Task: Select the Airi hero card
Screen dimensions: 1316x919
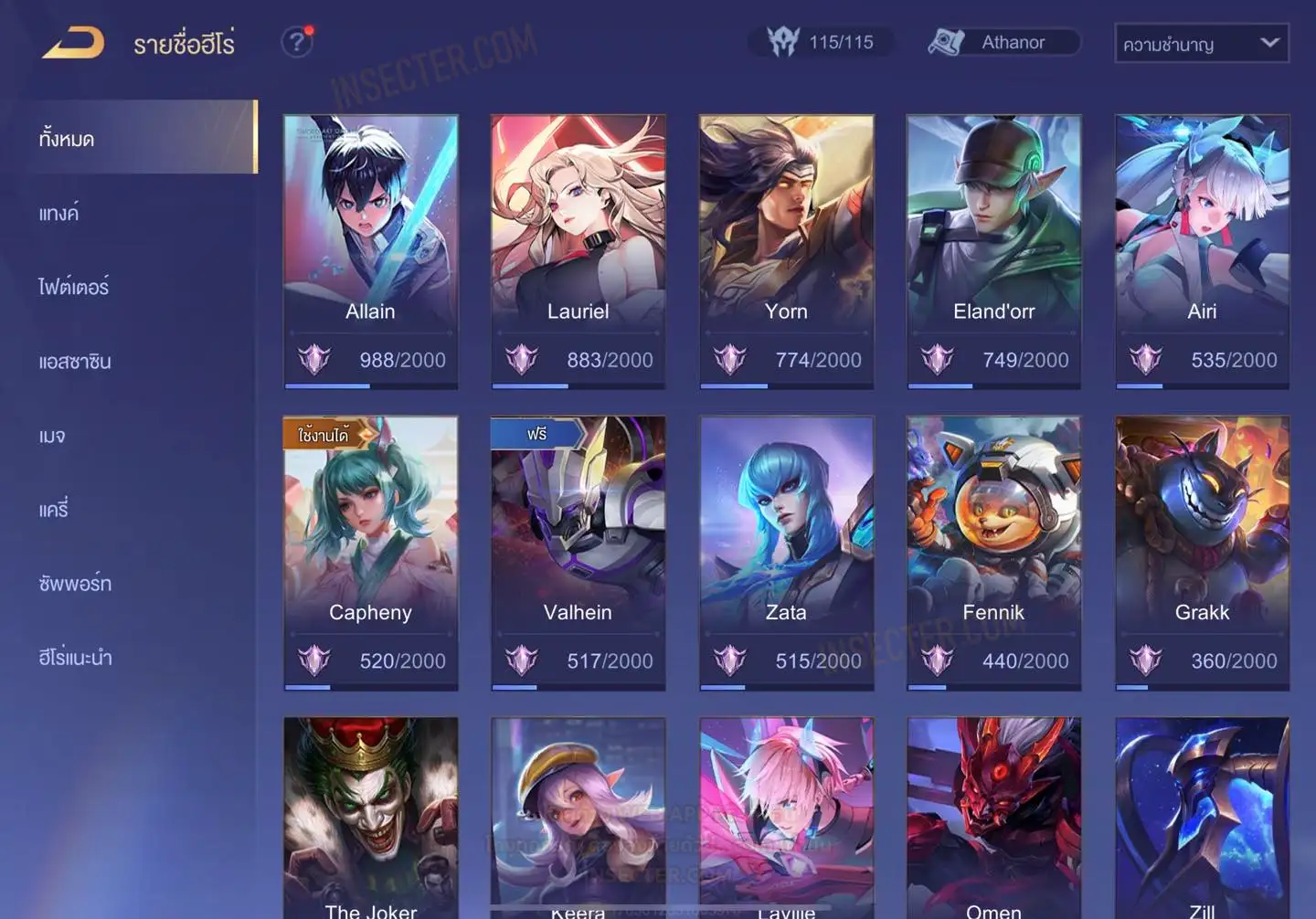Action: 1202,251
